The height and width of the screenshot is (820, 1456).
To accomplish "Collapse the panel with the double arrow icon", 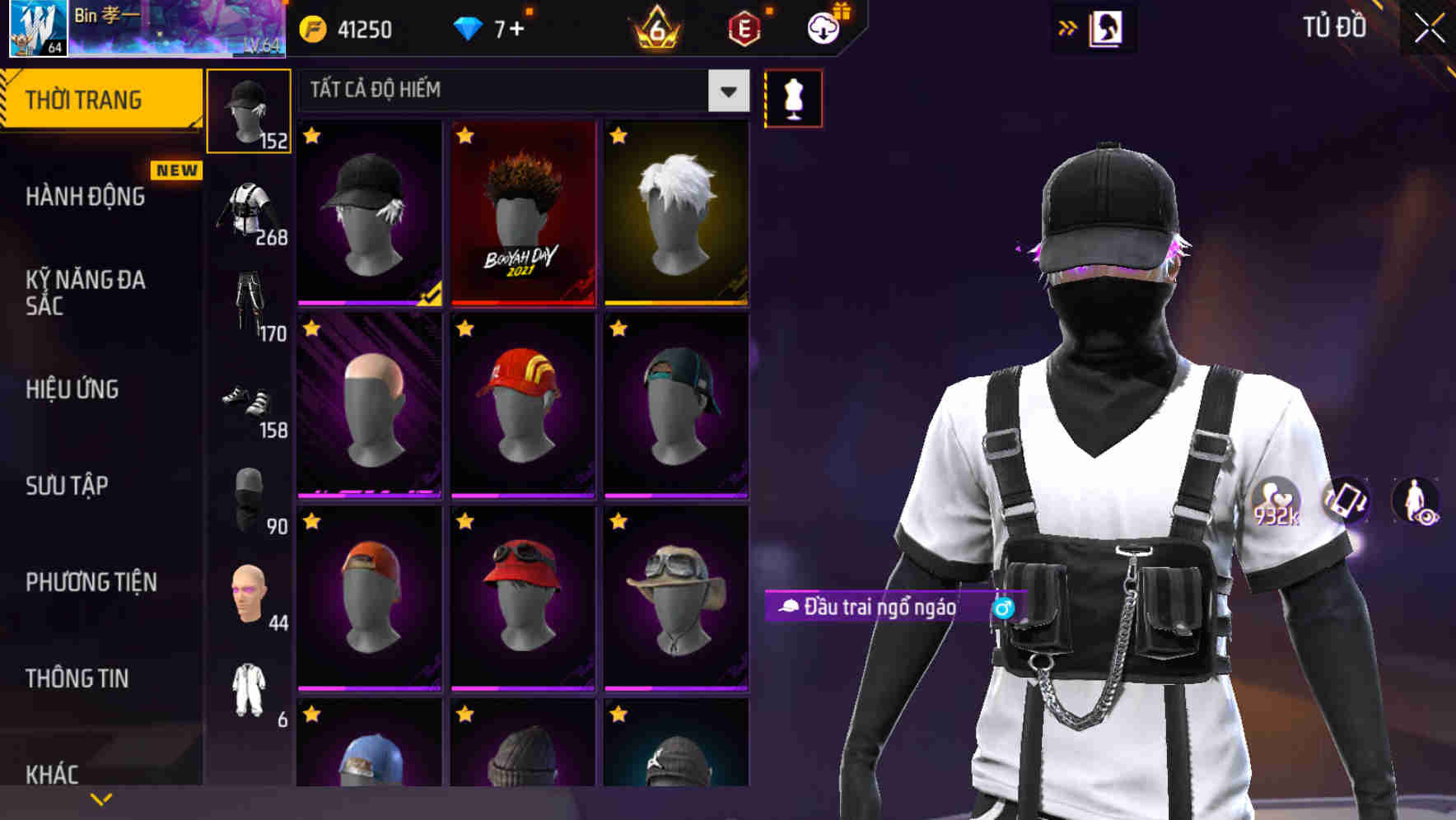I will pos(1068,27).
